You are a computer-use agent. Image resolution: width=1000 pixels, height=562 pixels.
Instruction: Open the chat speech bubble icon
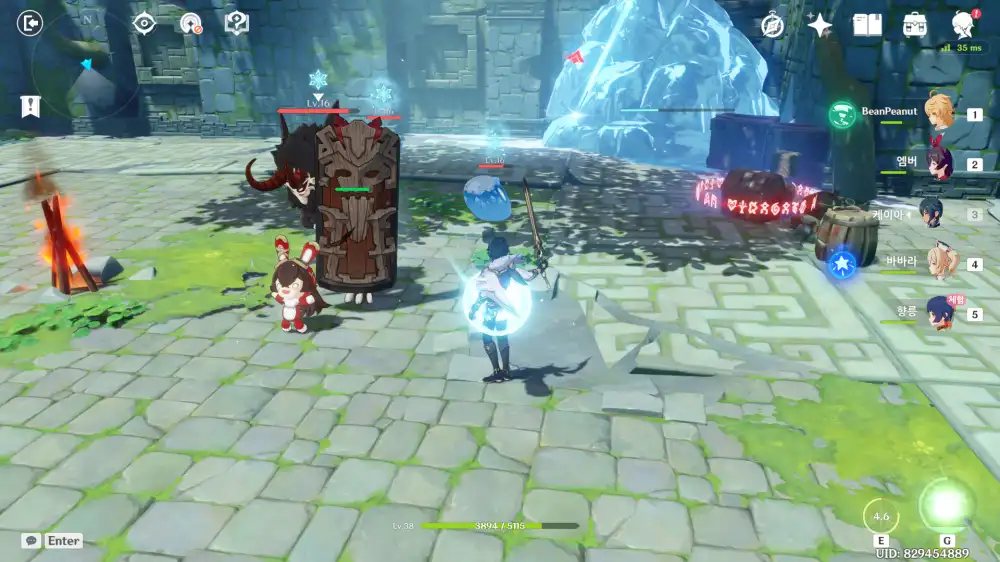click(x=32, y=540)
